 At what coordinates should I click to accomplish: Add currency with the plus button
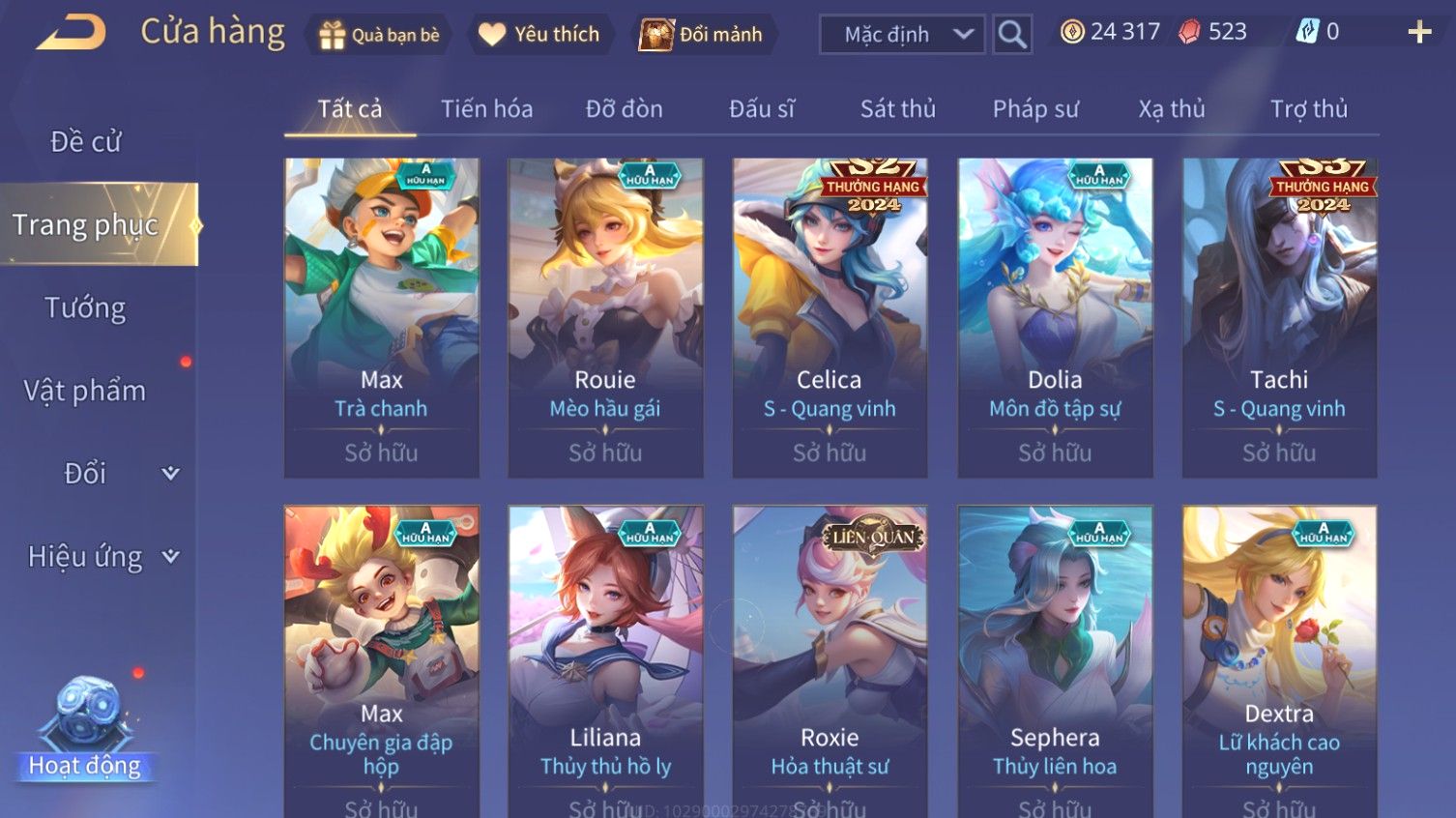(x=1418, y=33)
